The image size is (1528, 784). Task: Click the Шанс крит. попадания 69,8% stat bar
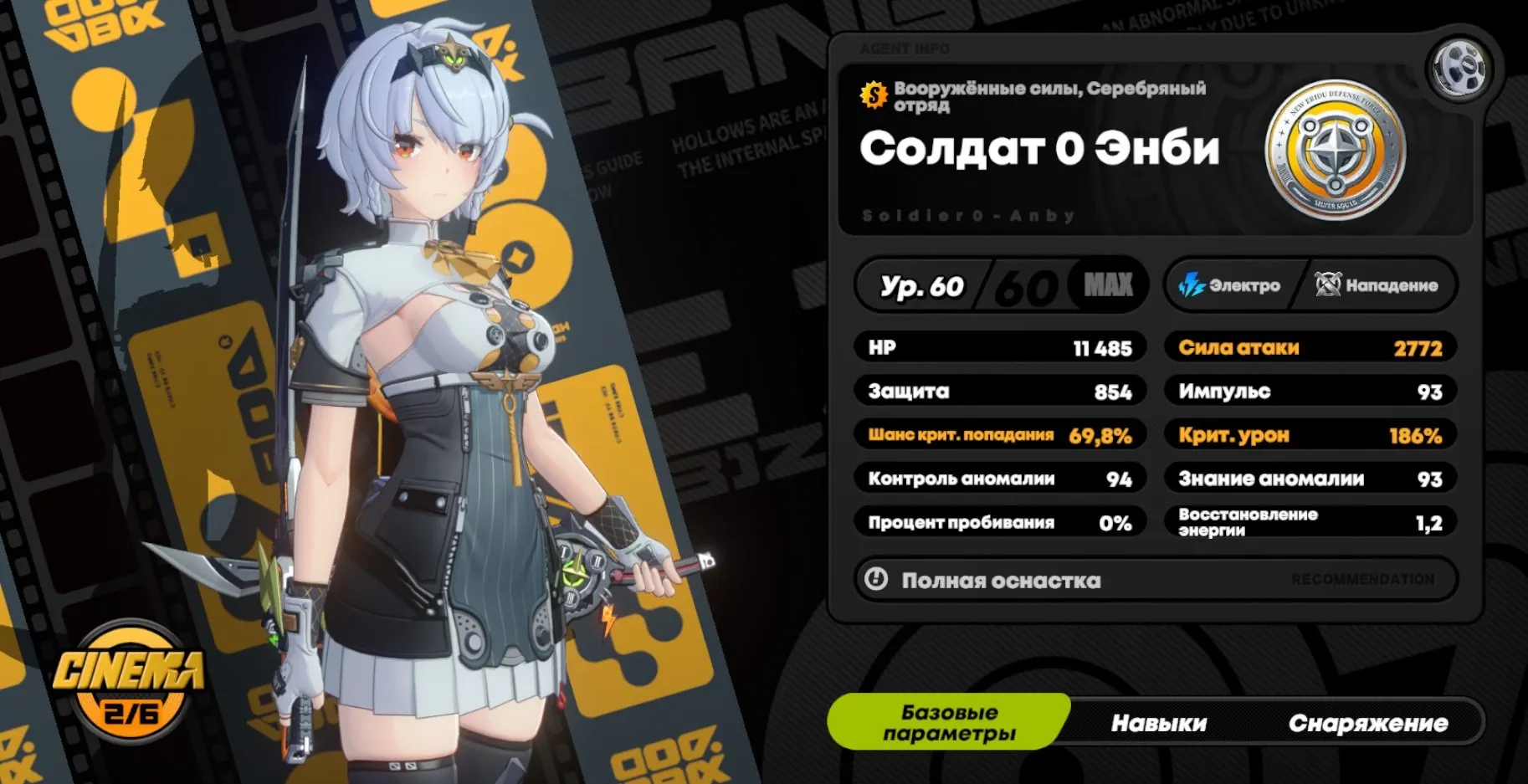[x=999, y=434]
